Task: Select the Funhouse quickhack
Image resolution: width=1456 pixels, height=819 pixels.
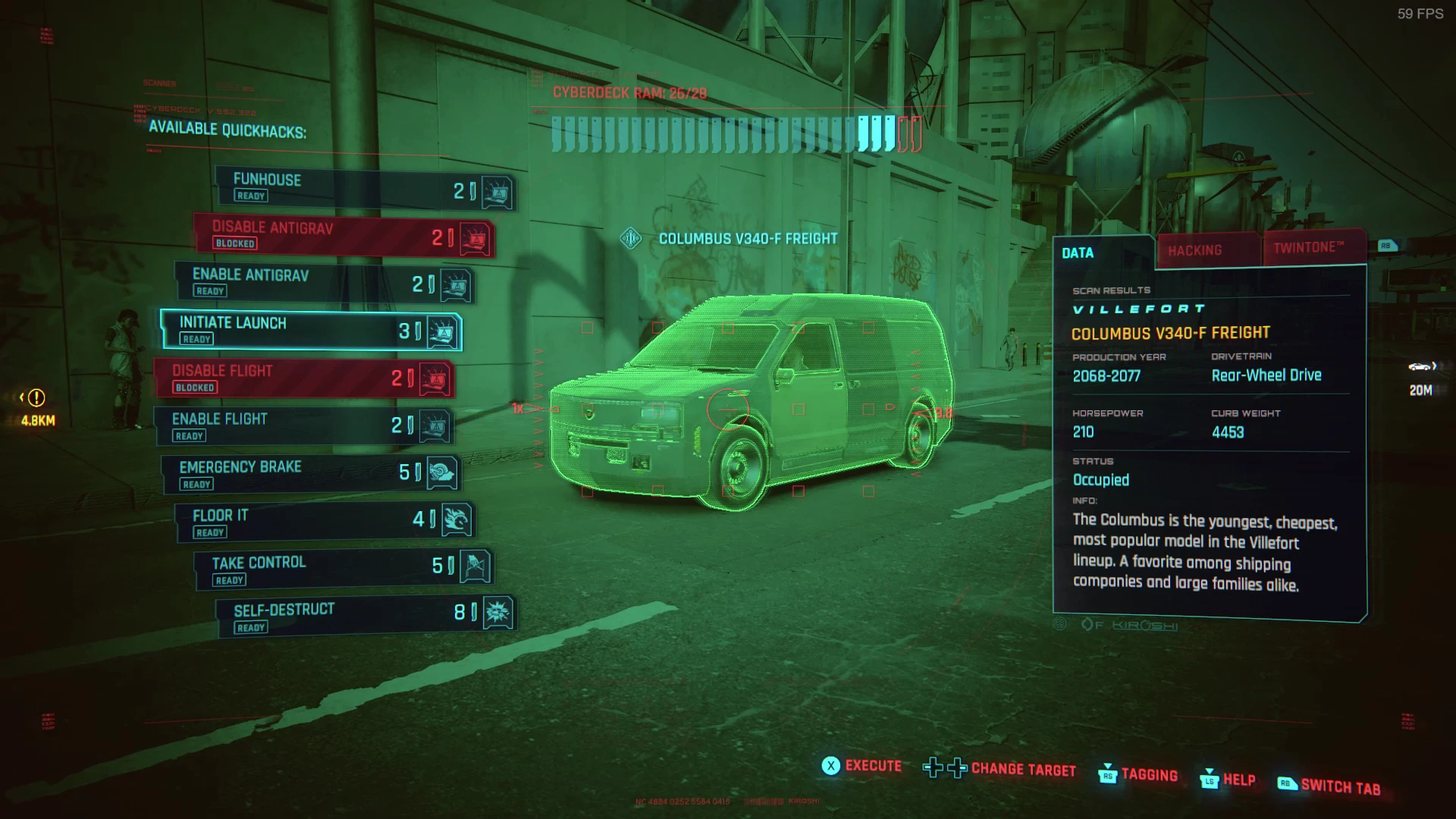Action: tap(364, 187)
